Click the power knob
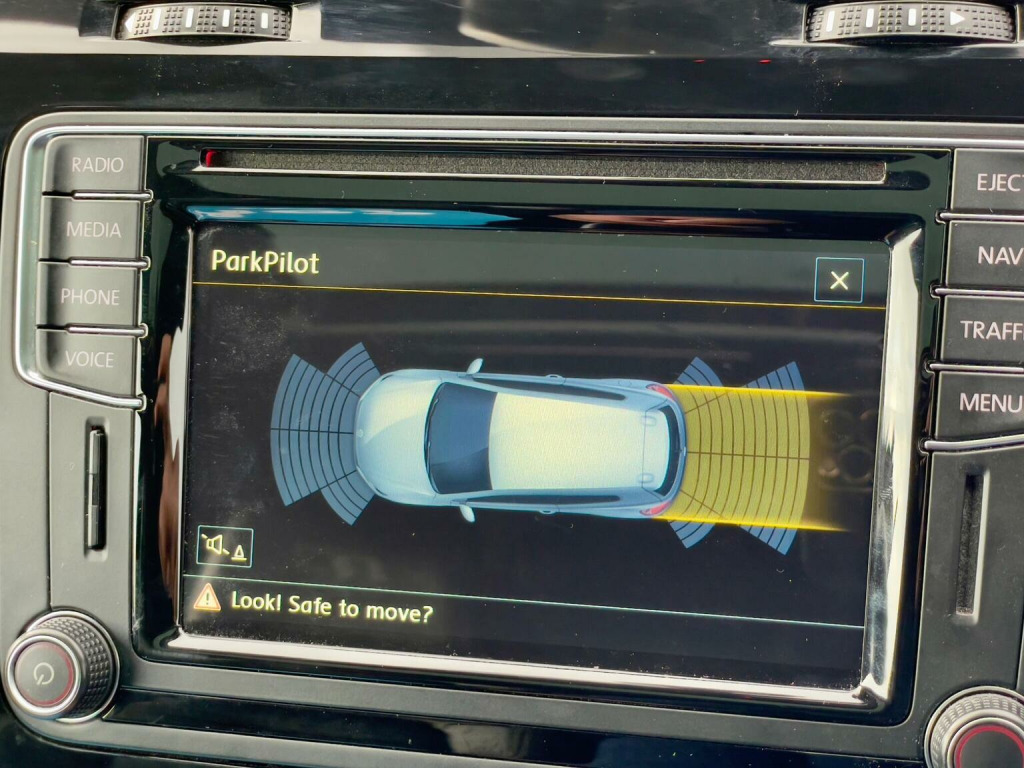This screenshot has height=768, width=1024. pyautogui.click(x=60, y=667)
